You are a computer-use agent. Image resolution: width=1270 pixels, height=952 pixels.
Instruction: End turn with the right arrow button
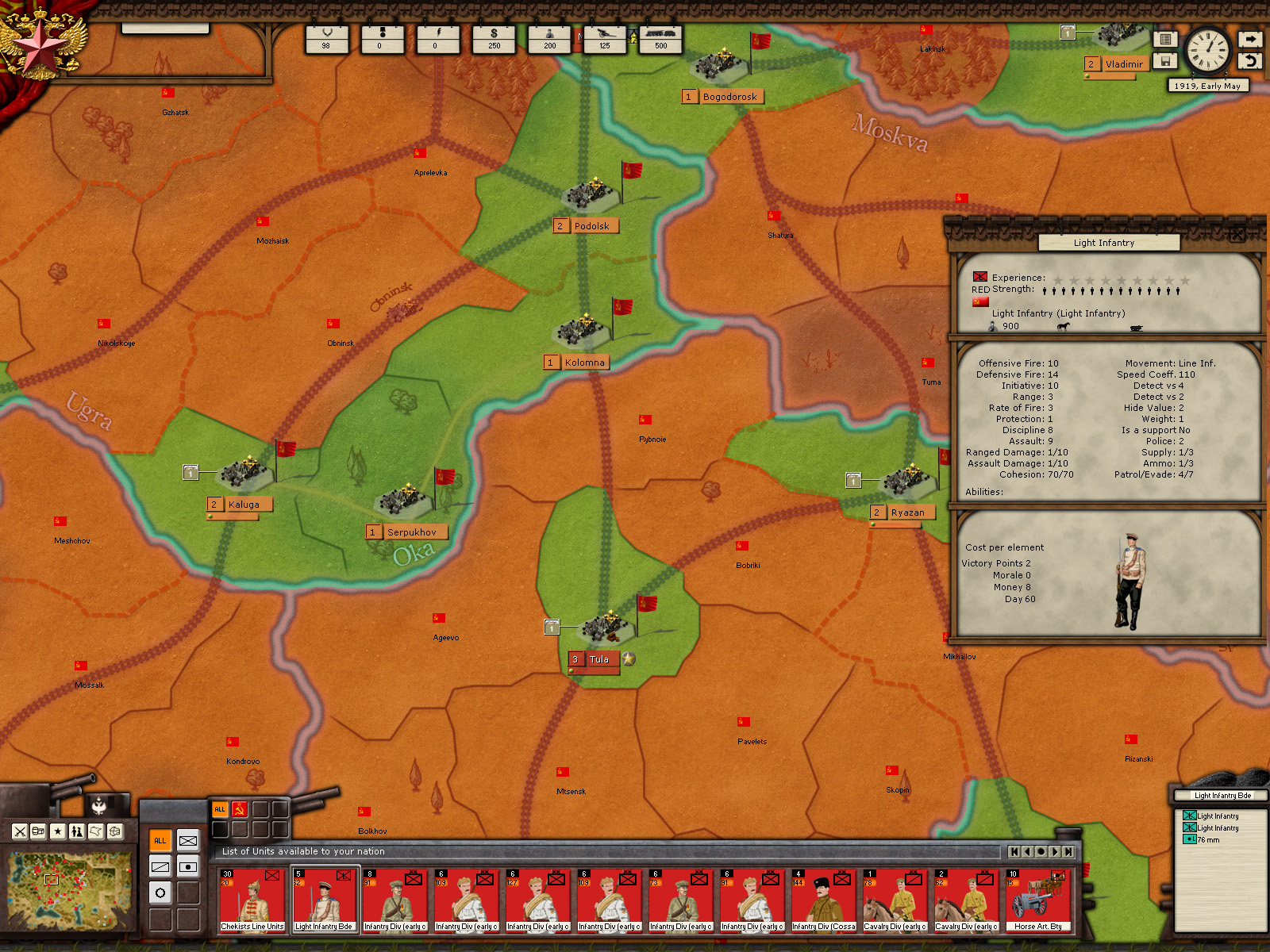(1250, 39)
